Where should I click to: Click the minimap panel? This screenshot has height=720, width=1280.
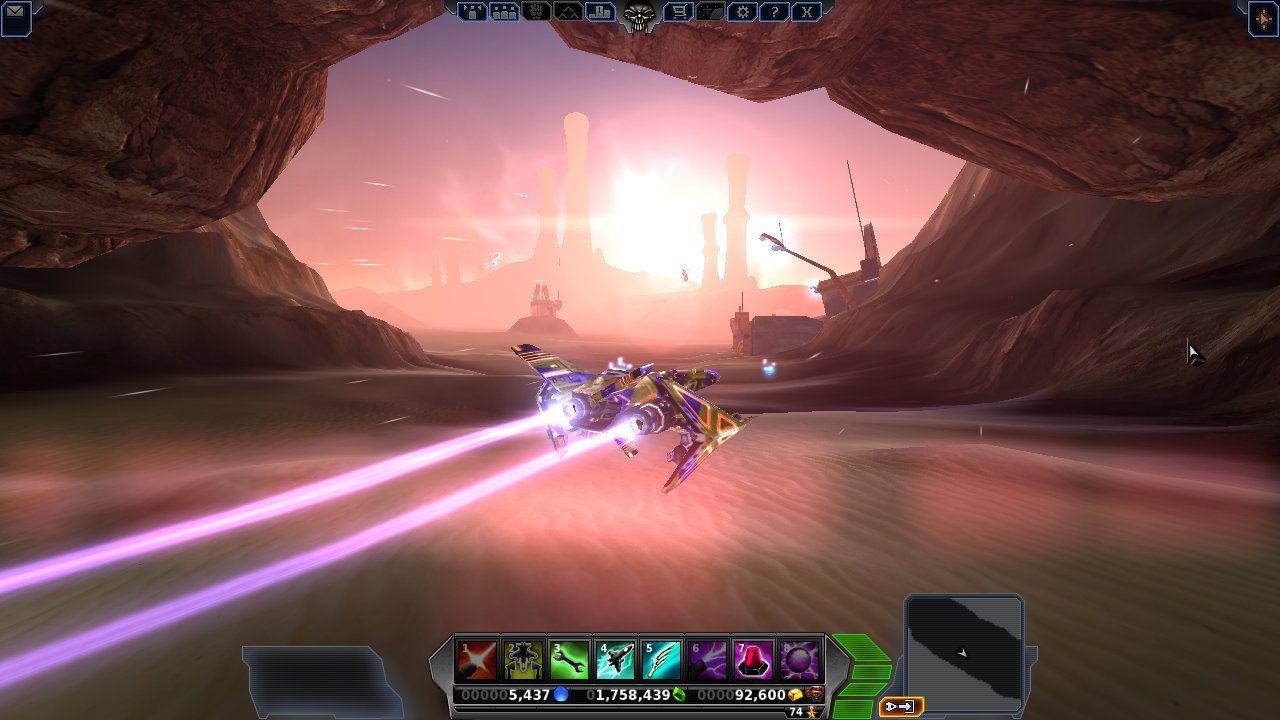pyautogui.click(x=963, y=652)
